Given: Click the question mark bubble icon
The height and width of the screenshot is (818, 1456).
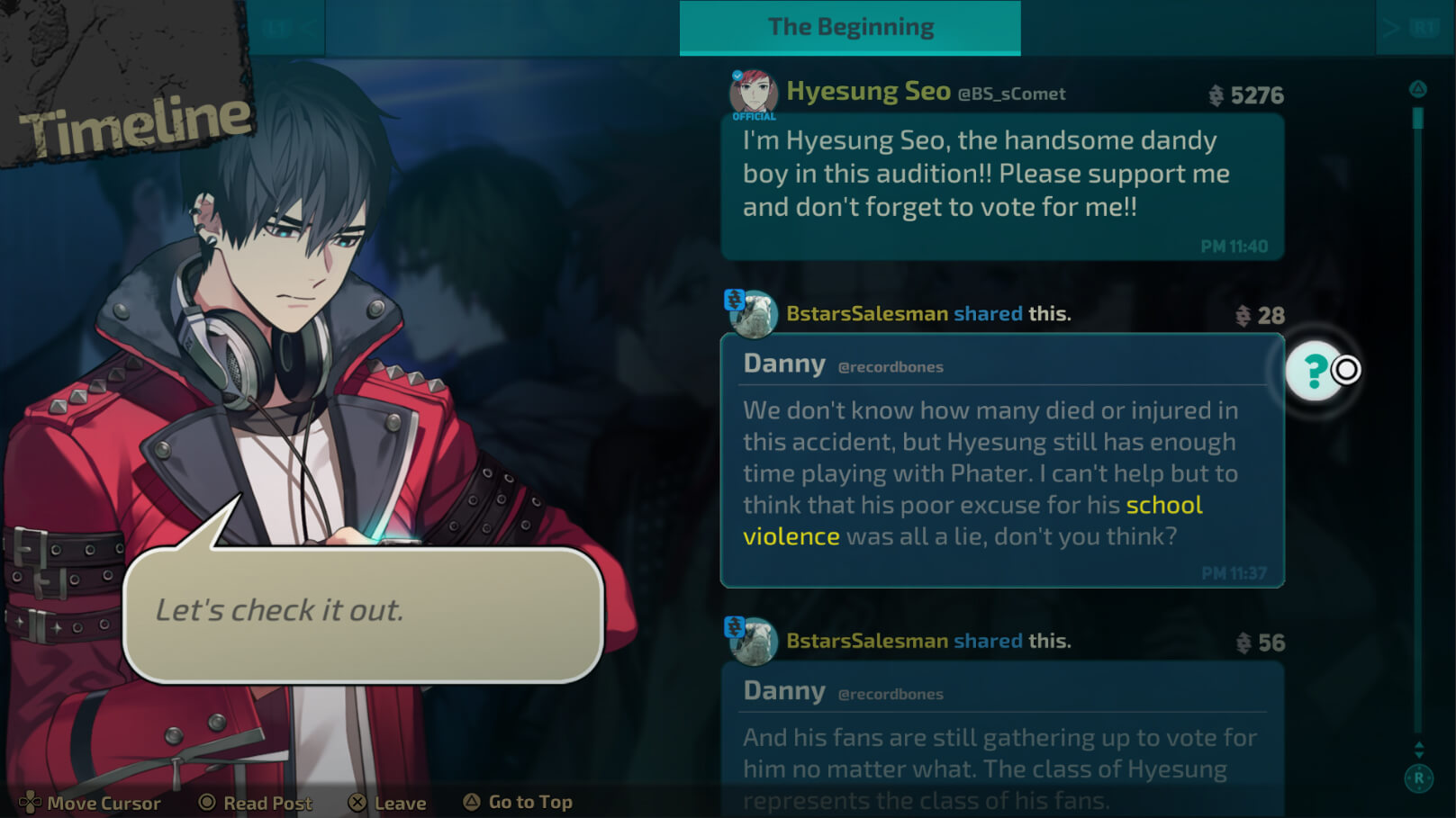Looking at the screenshot, I should click(x=1315, y=370).
